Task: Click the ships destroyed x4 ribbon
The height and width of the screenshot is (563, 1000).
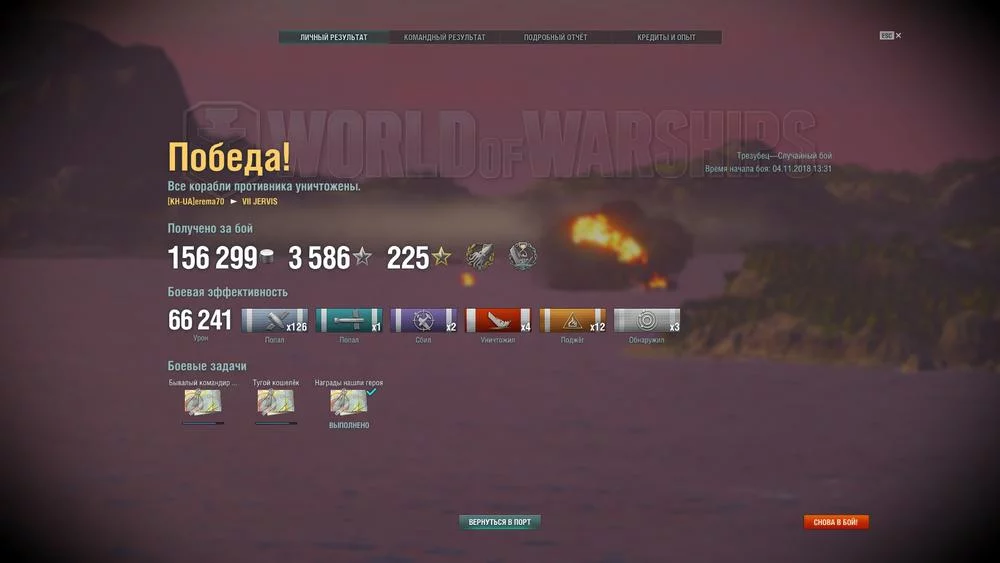Action: (x=498, y=321)
